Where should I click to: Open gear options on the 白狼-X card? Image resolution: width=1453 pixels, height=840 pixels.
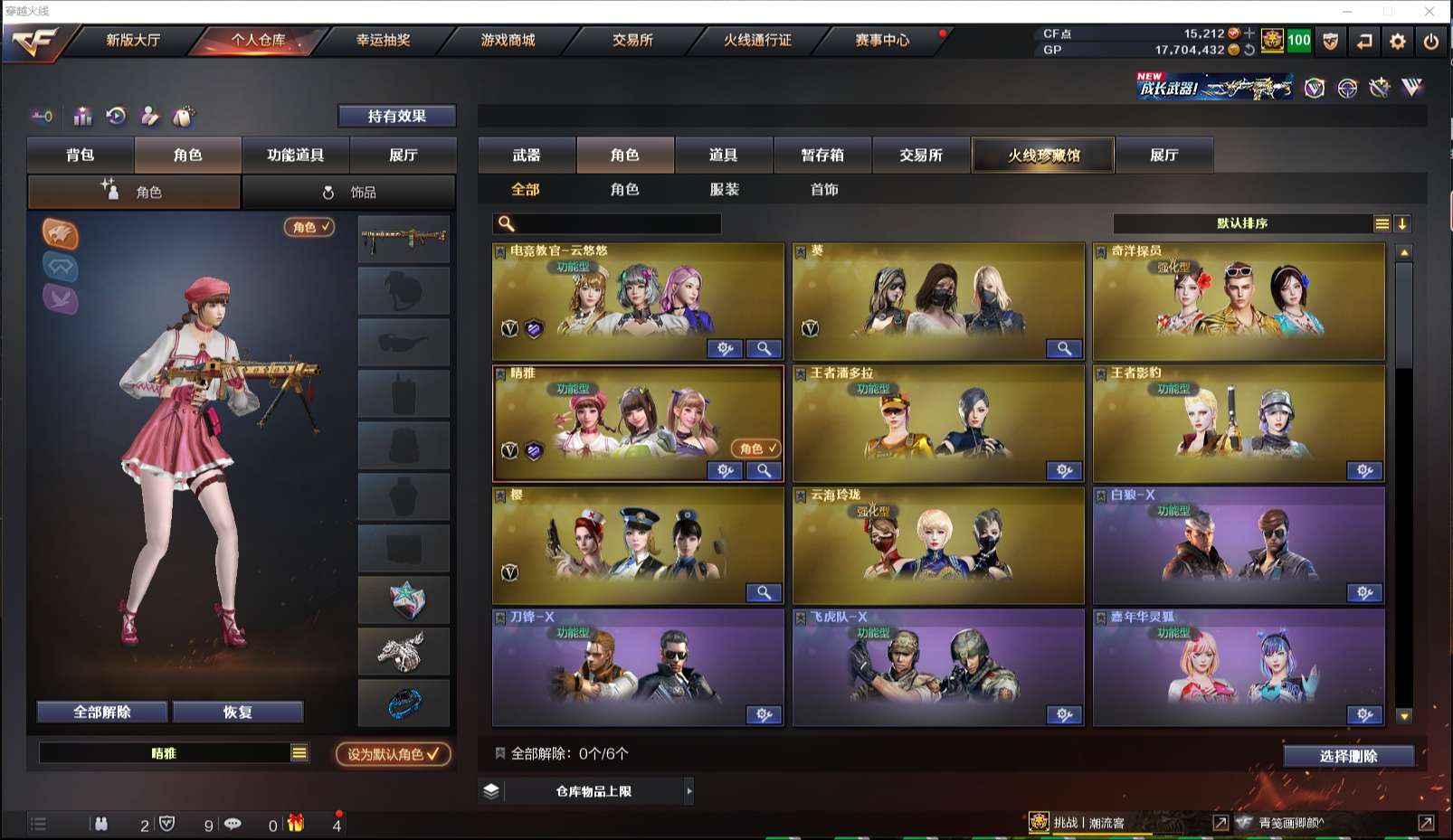click(1363, 593)
